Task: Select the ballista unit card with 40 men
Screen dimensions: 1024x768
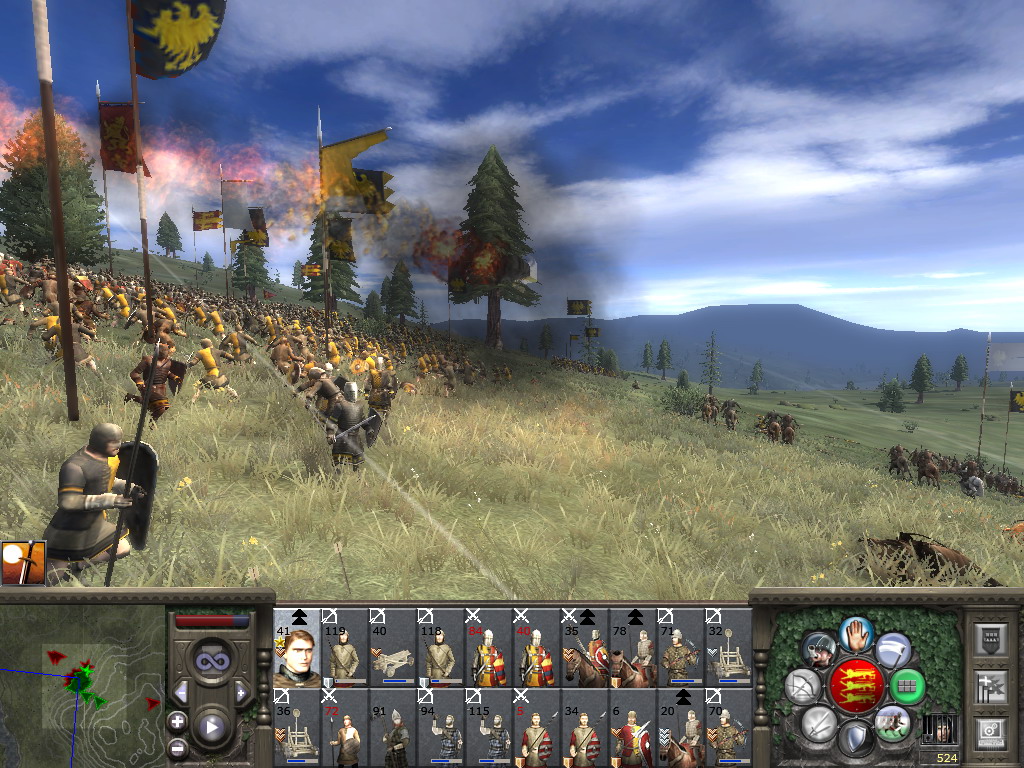Action: (393, 648)
